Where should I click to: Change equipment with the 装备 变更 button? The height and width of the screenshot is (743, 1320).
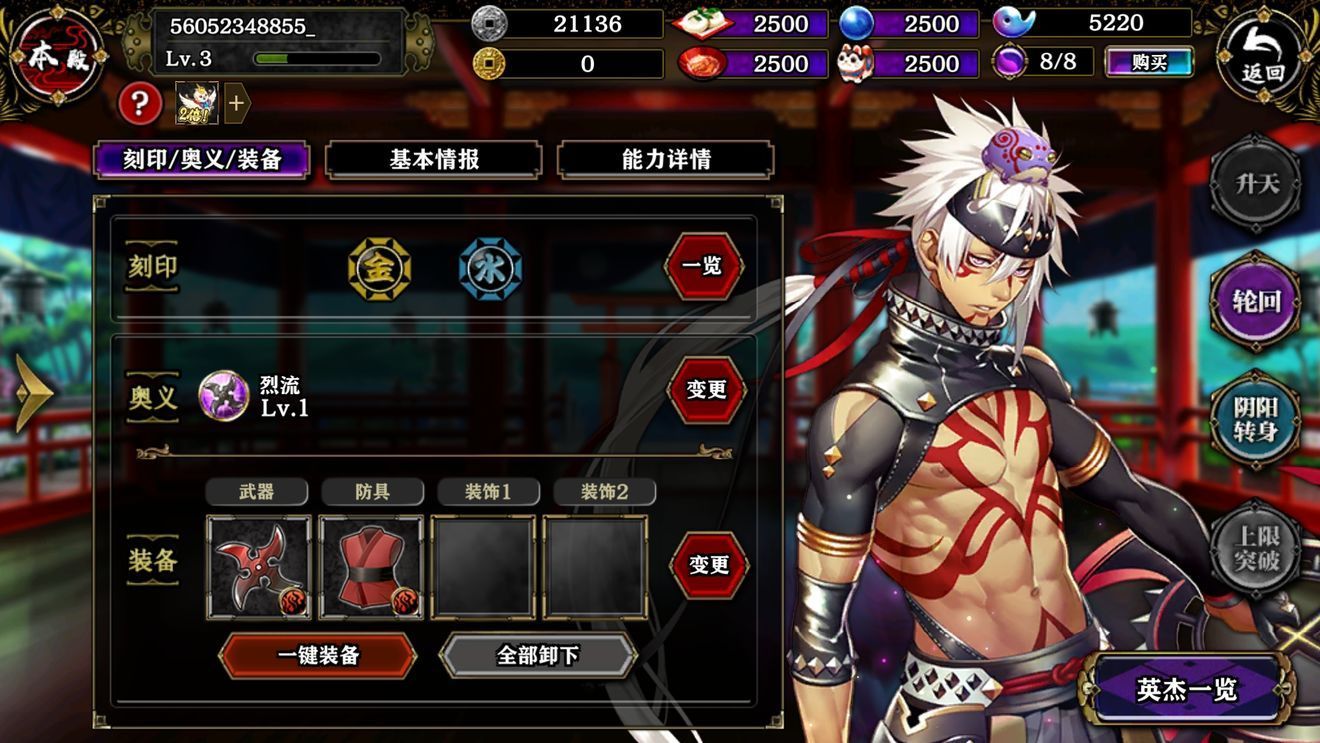709,565
